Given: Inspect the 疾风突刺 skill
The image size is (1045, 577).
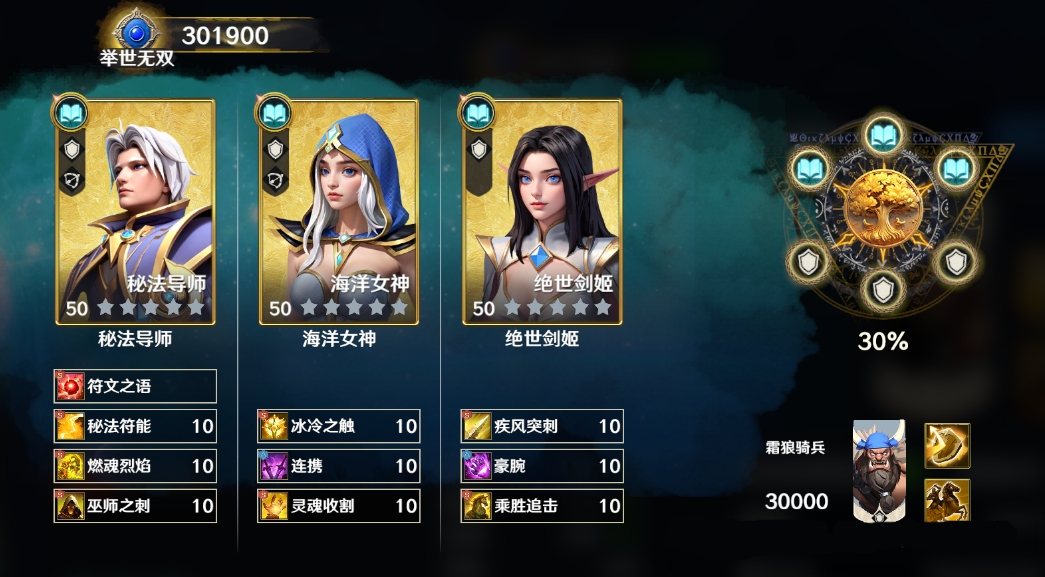Looking at the screenshot, I should 542,426.
